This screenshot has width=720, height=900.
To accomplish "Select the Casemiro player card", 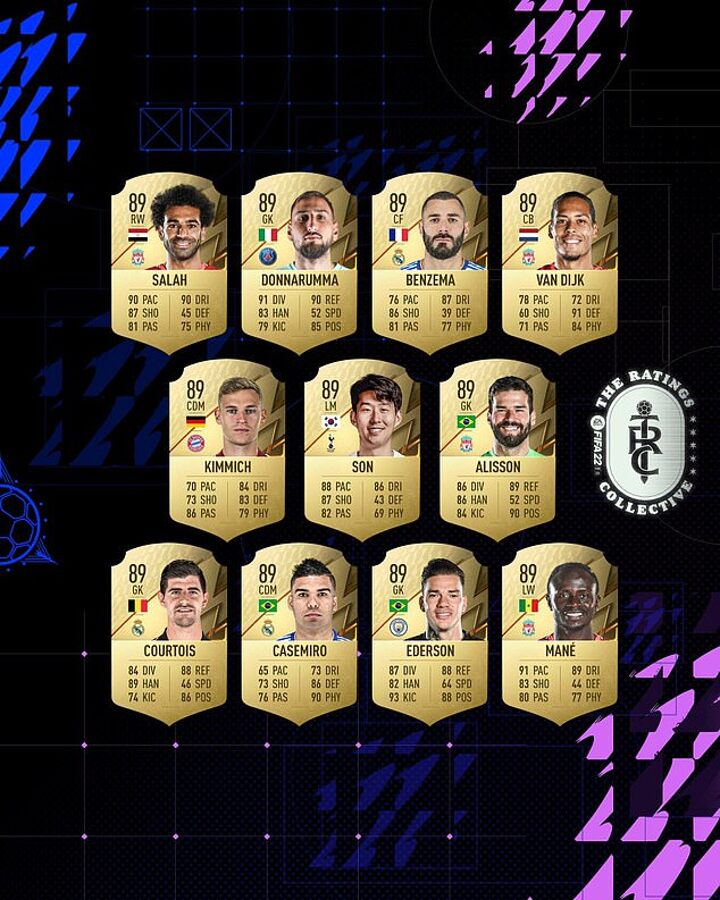I will click(x=299, y=633).
